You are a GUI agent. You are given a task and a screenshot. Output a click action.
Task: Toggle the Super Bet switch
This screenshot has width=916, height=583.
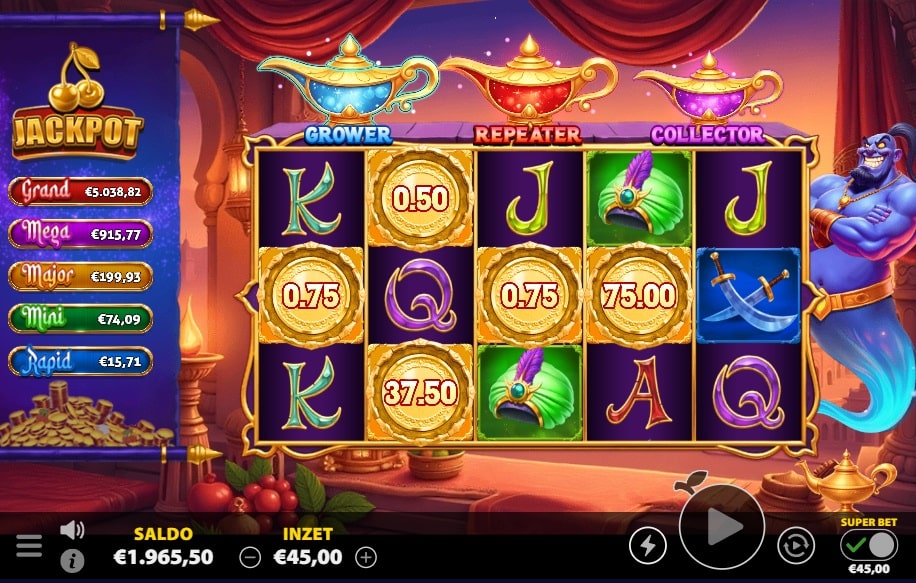pos(868,545)
